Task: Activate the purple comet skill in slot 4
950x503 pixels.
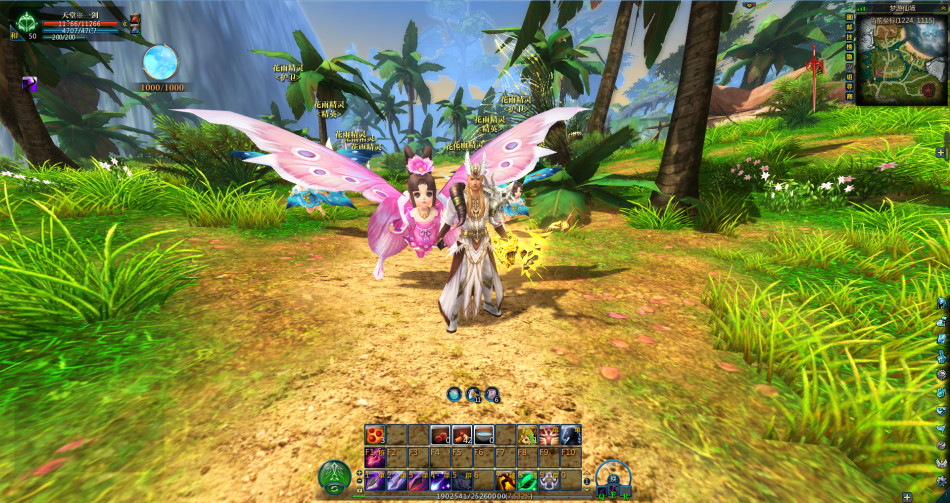Action: pos(439,481)
